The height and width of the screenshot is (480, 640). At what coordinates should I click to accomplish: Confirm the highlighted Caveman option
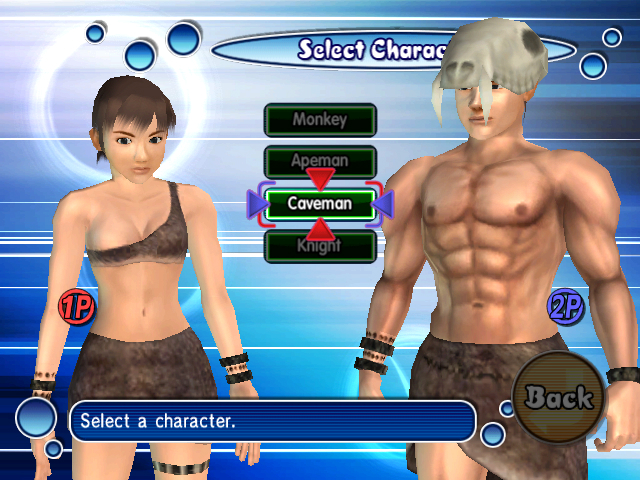(x=319, y=204)
